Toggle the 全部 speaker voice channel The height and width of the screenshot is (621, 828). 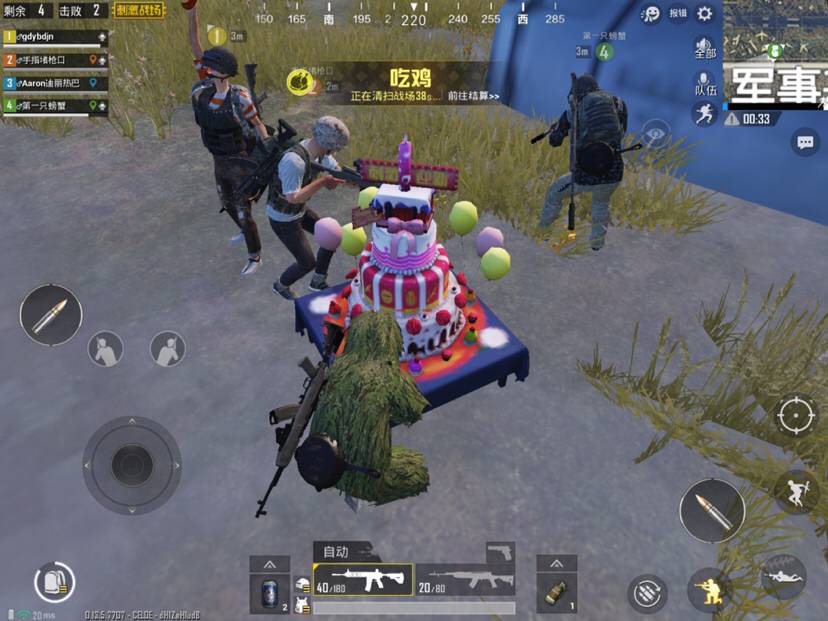(703, 49)
